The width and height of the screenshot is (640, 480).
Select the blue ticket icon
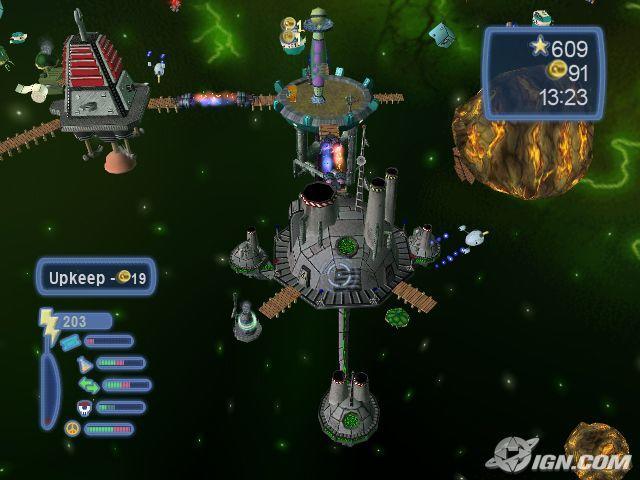70,342
